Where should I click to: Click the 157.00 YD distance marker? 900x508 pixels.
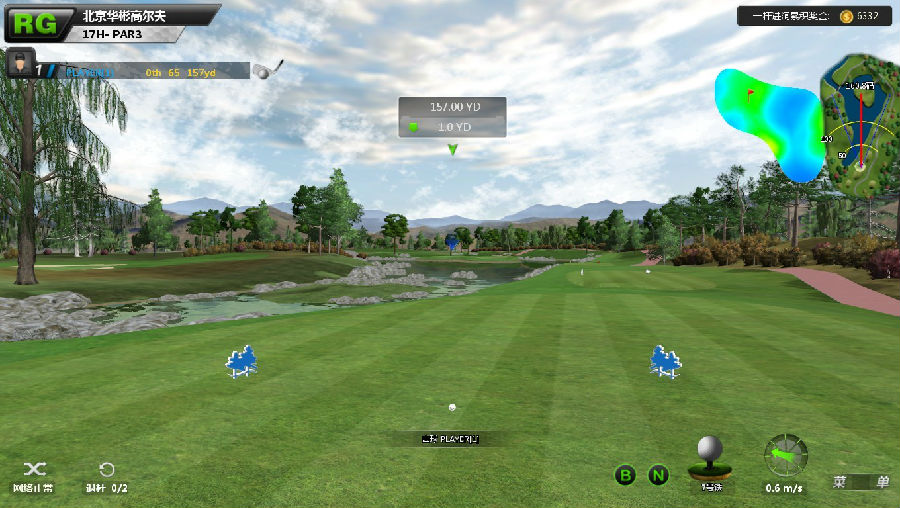click(x=452, y=107)
